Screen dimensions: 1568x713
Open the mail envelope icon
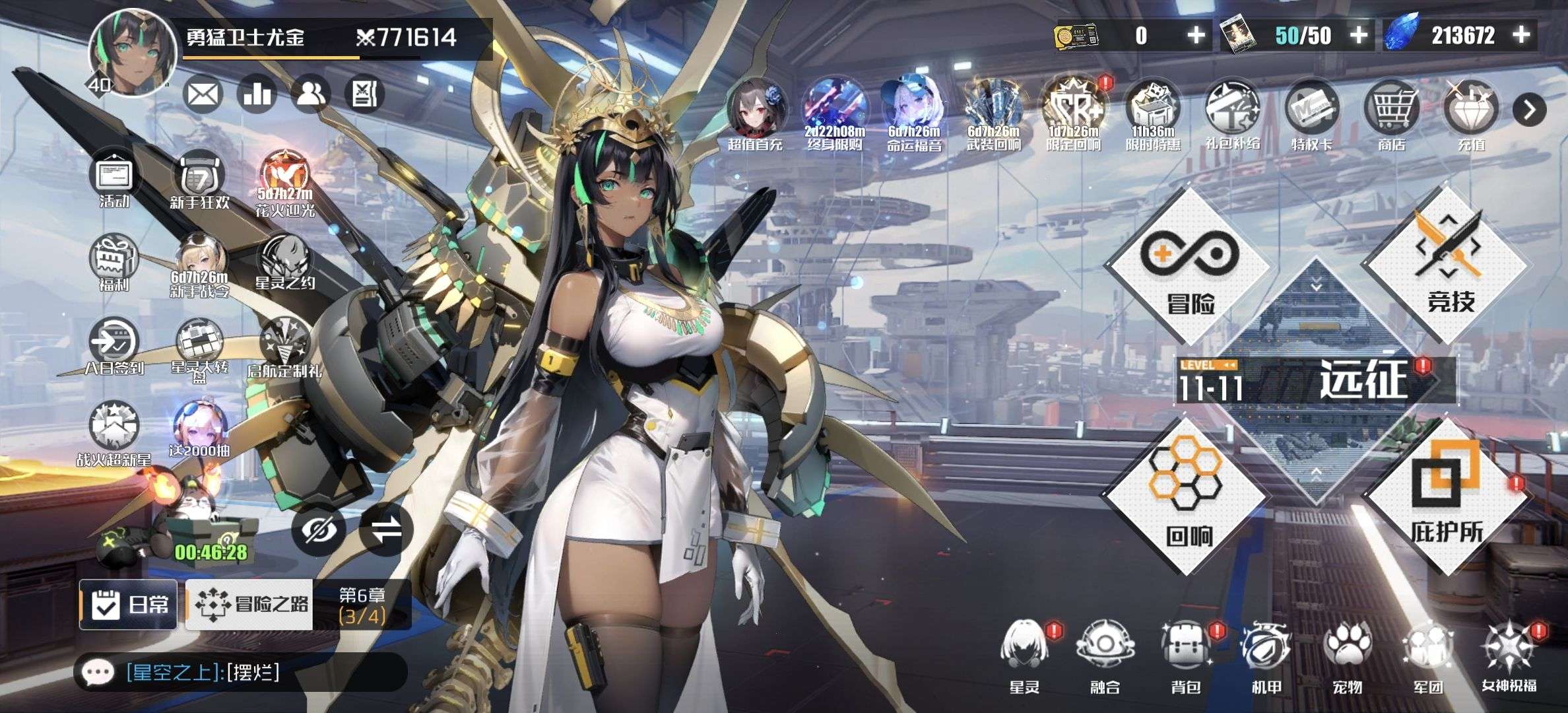click(x=203, y=94)
